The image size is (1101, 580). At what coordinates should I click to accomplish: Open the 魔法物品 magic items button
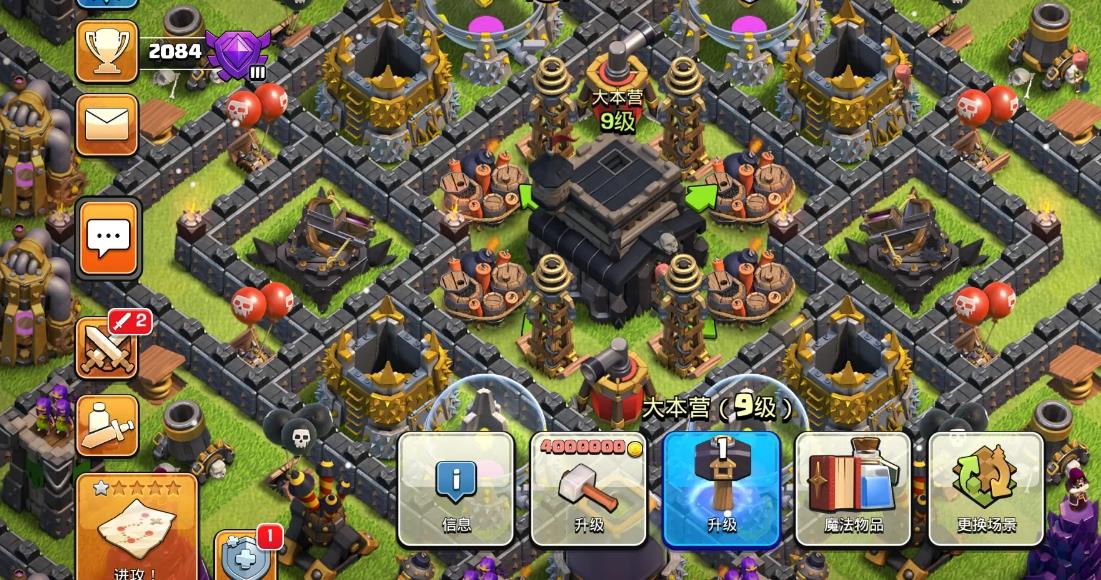coord(853,488)
